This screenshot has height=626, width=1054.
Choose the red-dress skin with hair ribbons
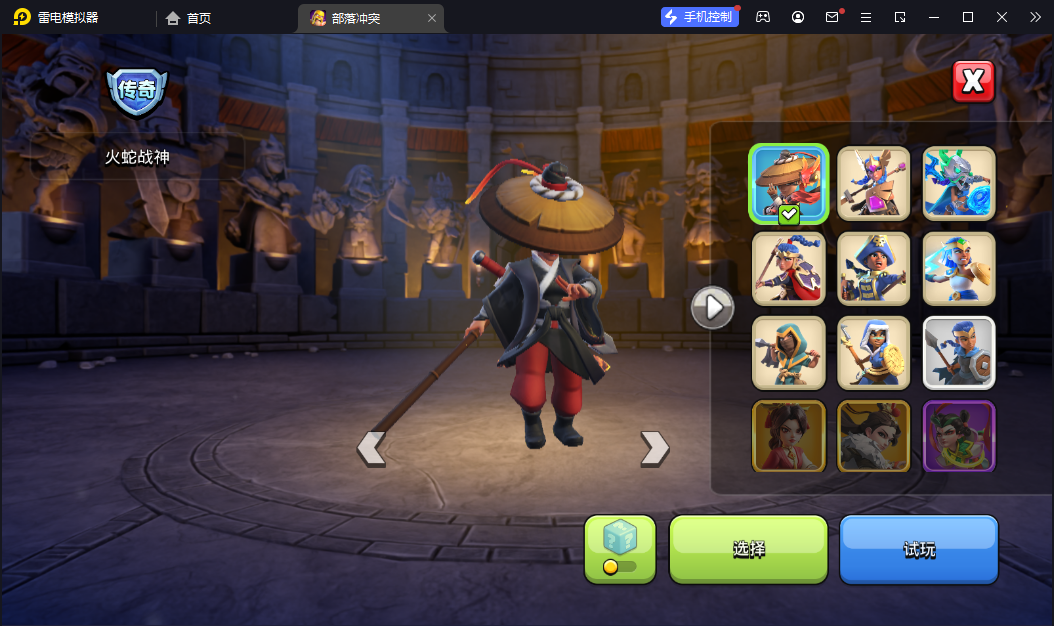[789, 436]
